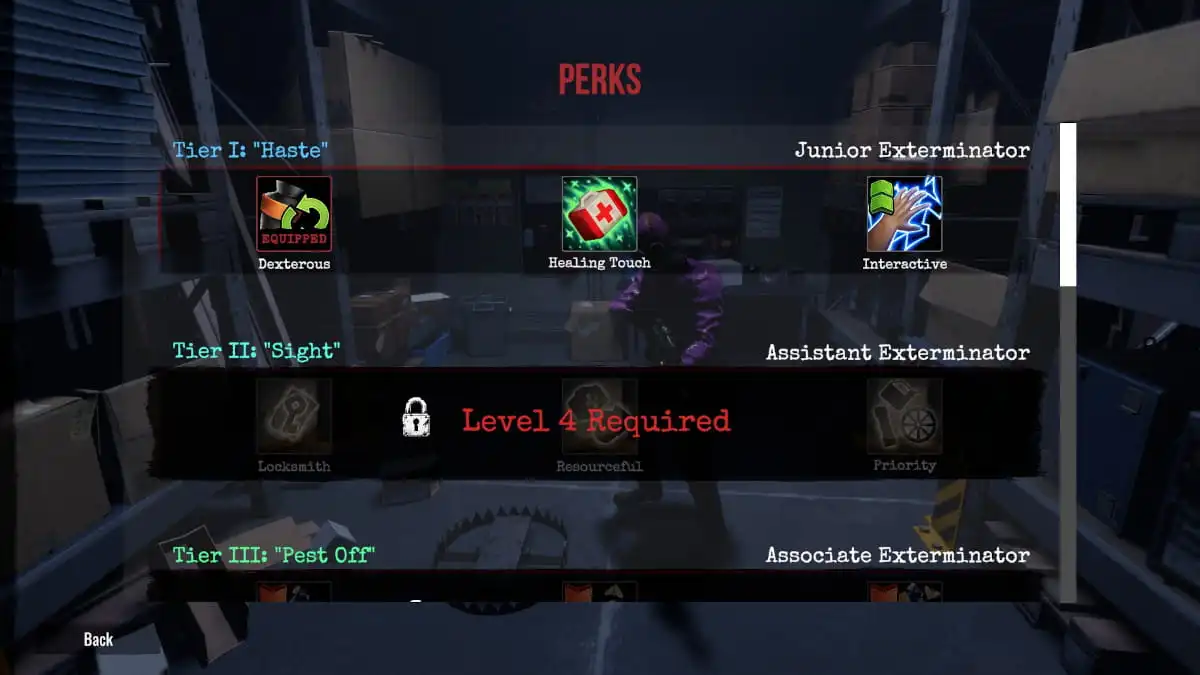Click the Back button
The width and height of the screenshot is (1200, 675).
point(98,639)
